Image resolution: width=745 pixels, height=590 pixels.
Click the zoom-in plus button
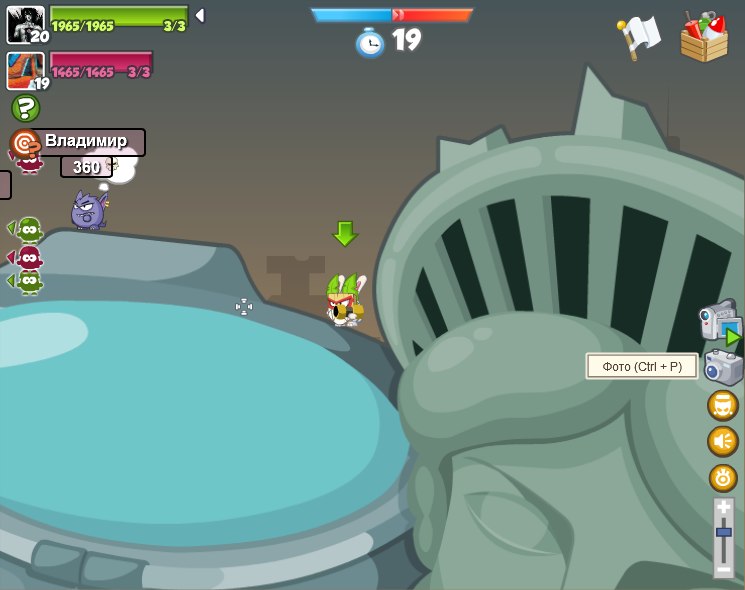tap(723, 508)
